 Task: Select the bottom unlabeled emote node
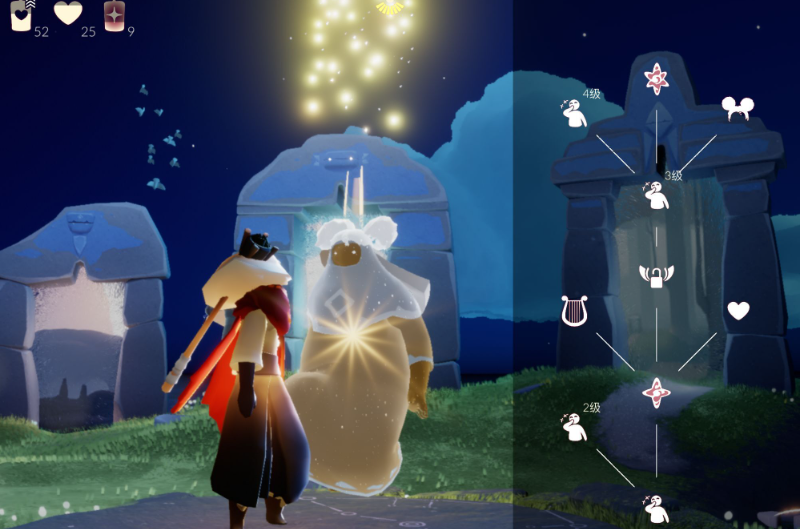[x=656, y=509]
